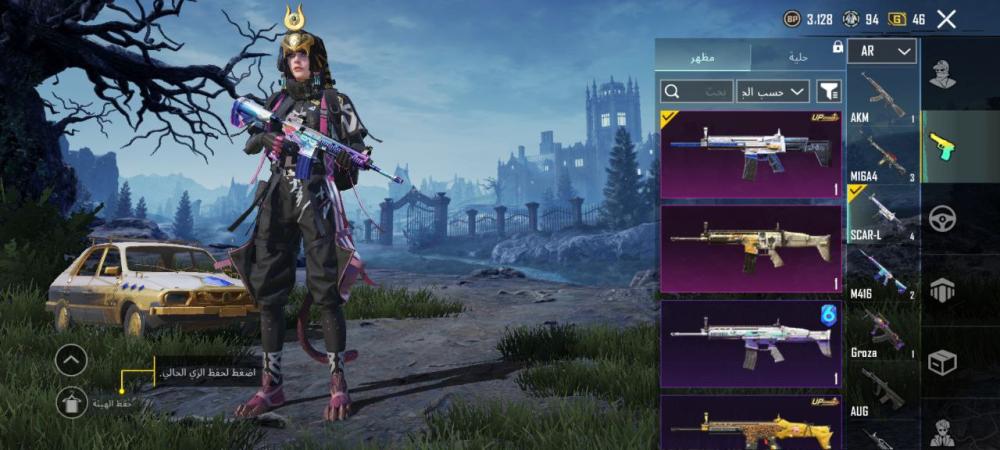The height and width of the screenshot is (450, 1000).
Task: Open the crate box category
Action: [942, 362]
